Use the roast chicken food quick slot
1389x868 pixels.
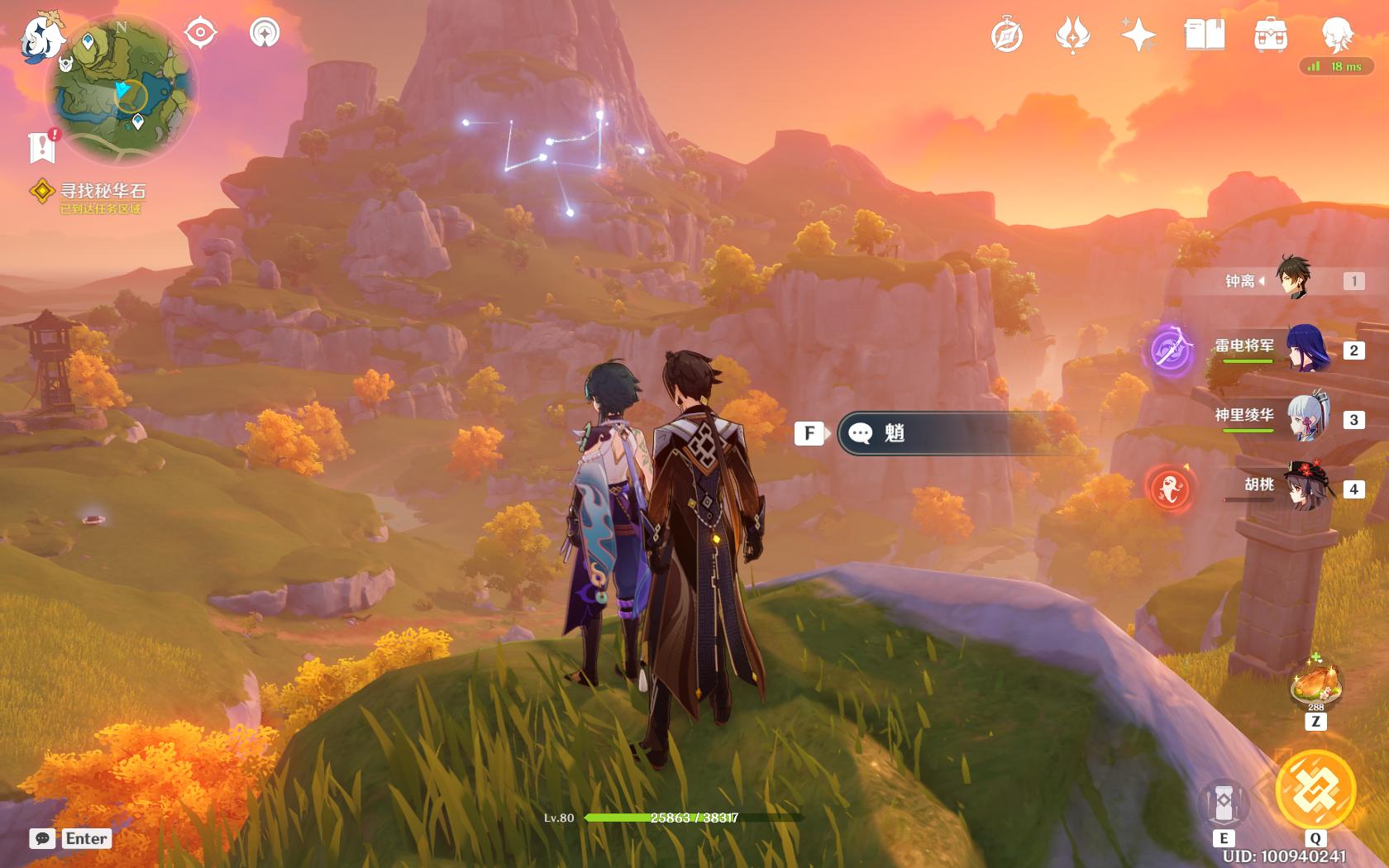click(x=1316, y=683)
